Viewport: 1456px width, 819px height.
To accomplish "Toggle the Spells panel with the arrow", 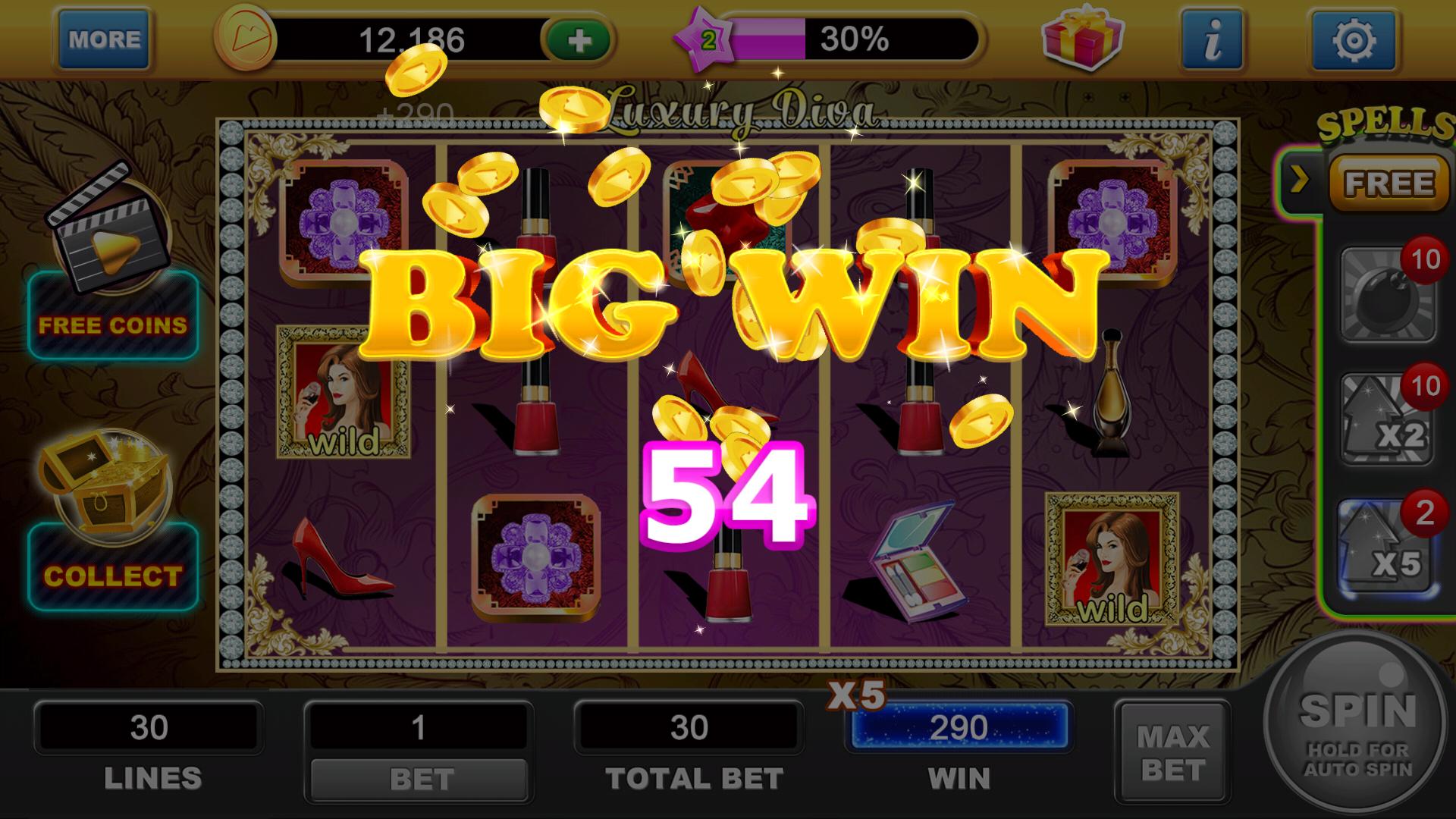I will 1301,178.
